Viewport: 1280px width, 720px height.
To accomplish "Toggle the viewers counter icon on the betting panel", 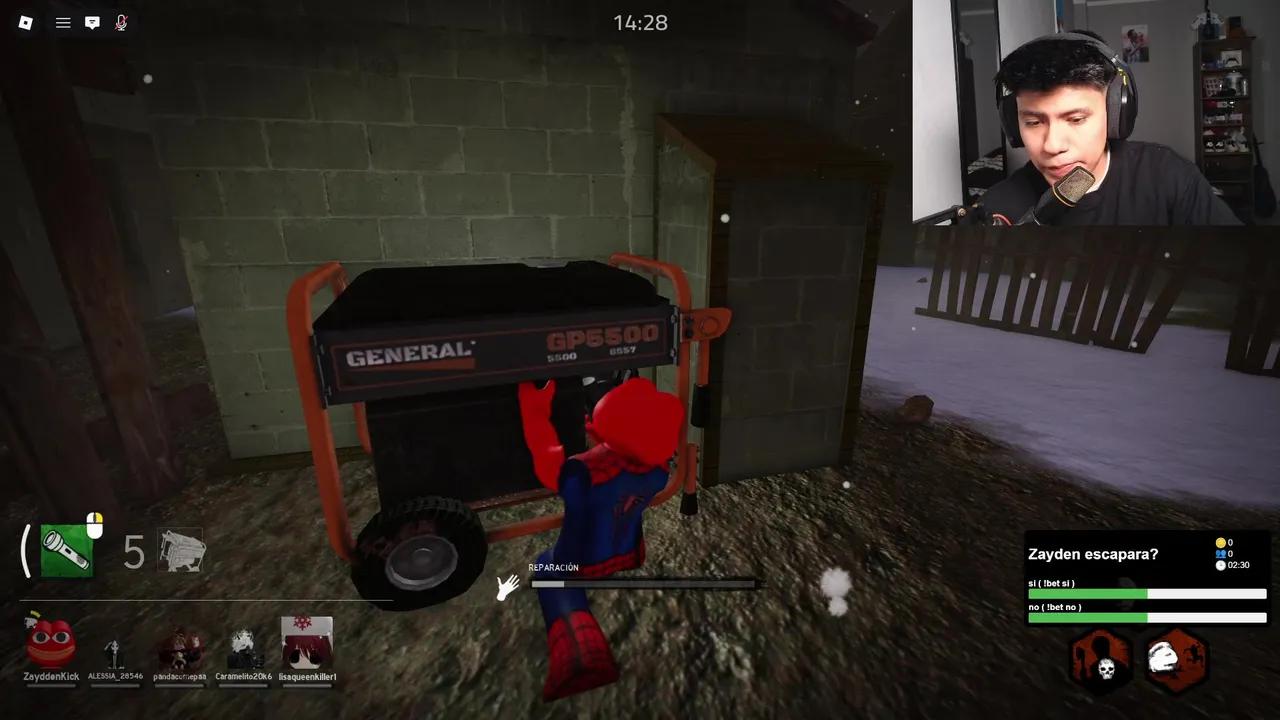I will [1221, 553].
